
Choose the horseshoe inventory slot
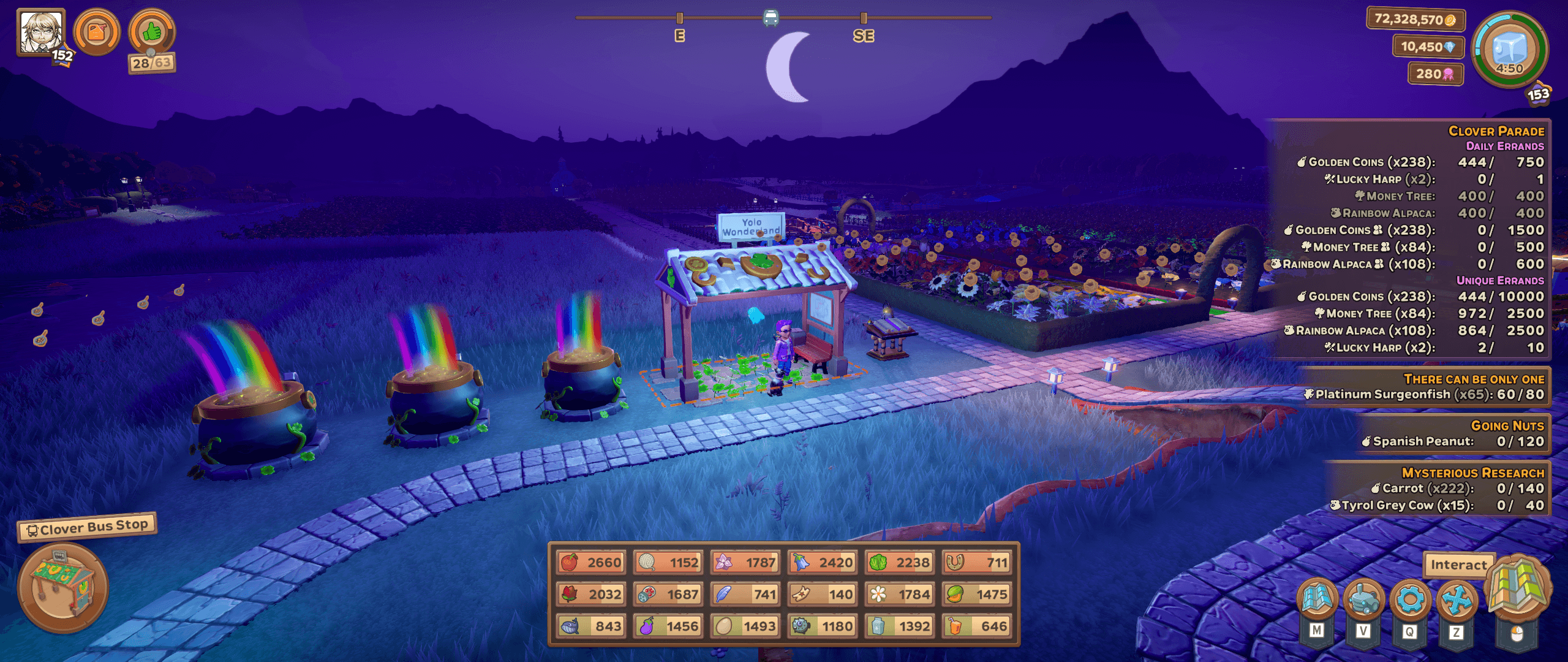[x=977, y=562]
